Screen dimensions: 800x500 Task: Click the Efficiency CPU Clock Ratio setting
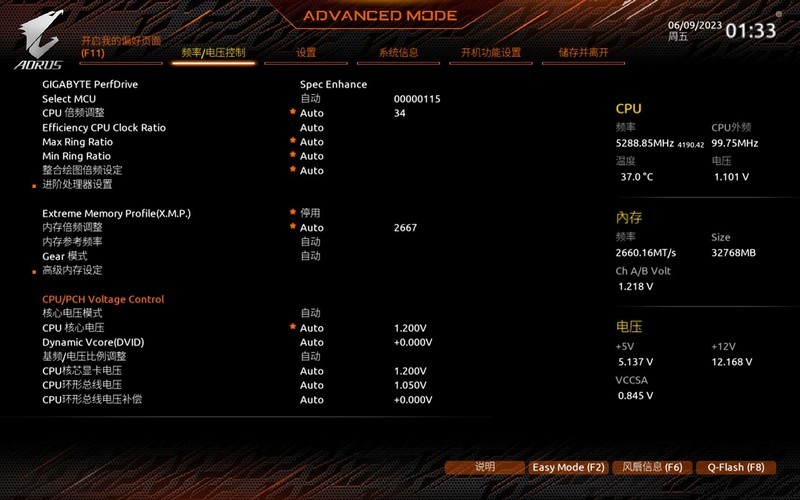click(x=104, y=128)
